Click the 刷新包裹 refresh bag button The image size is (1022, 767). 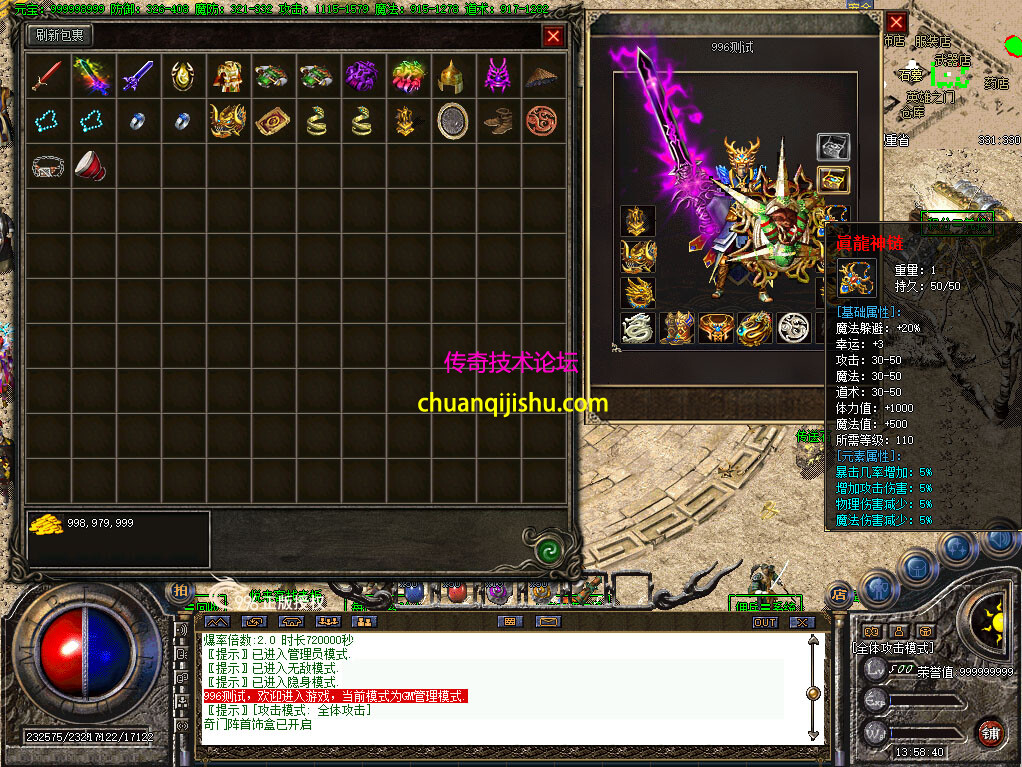[60, 36]
